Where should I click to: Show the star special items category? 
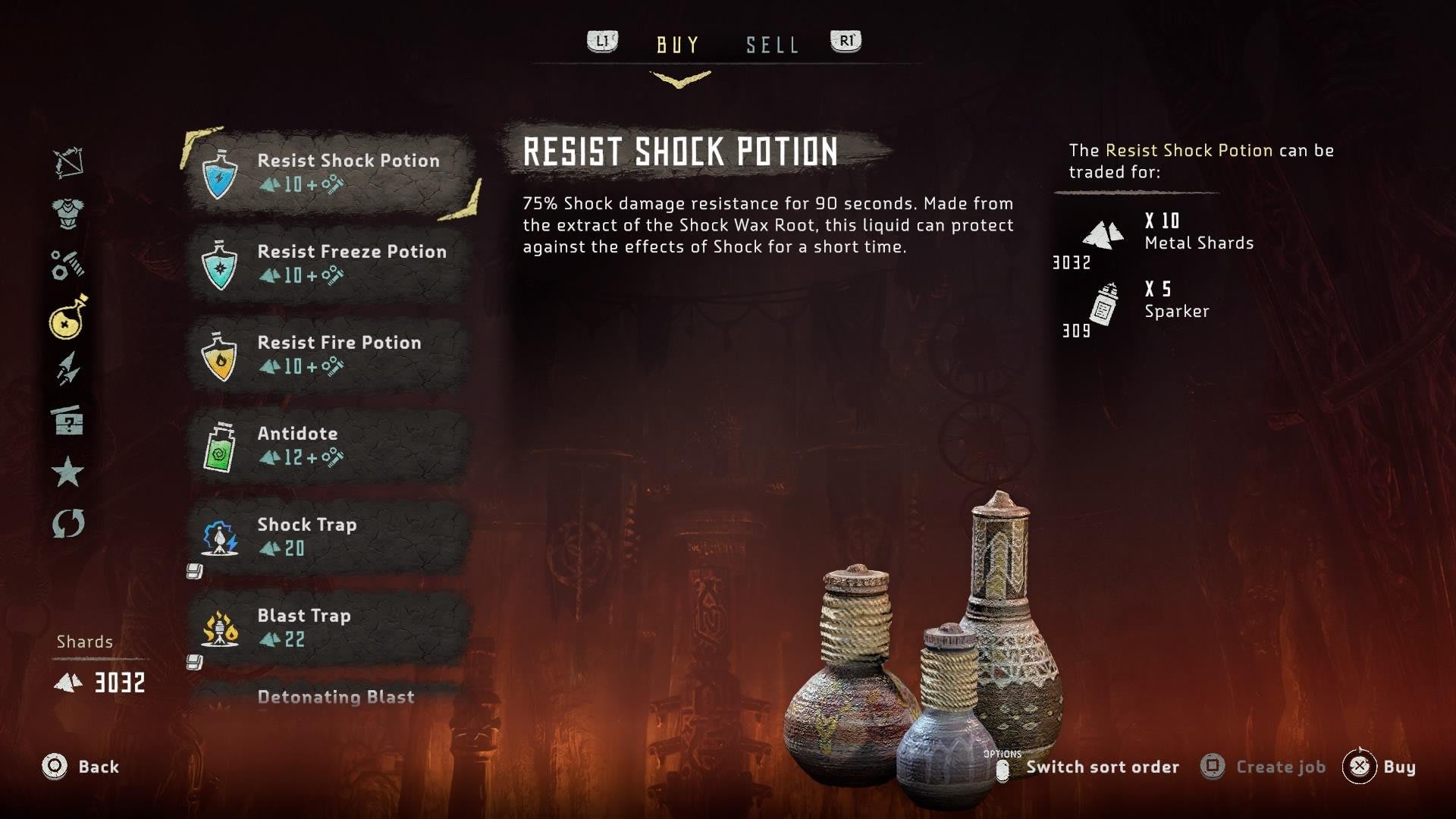pyautogui.click(x=68, y=472)
